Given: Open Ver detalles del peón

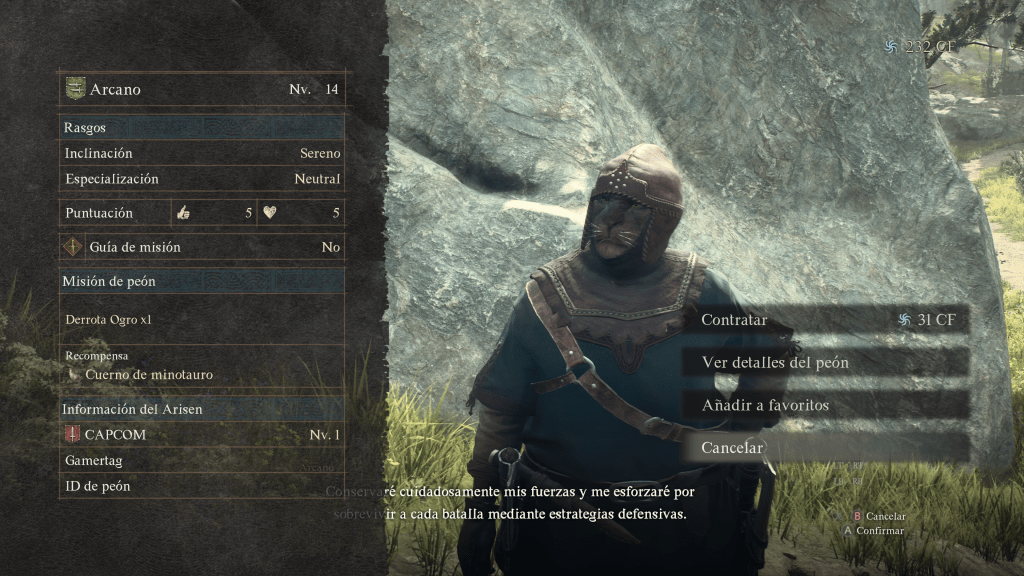Looking at the screenshot, I should 825,362.
